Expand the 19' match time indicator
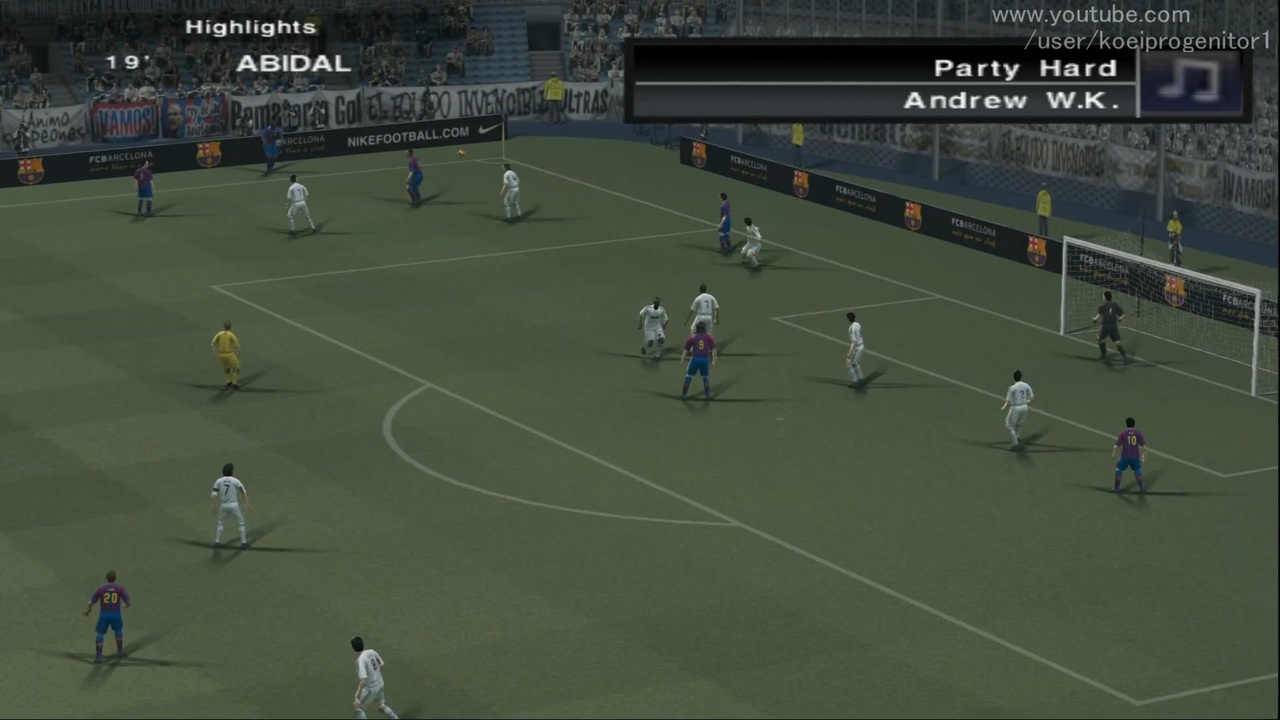Viewport: 1280px width, 720px height. pyautogui.click(x=127, y=62)
